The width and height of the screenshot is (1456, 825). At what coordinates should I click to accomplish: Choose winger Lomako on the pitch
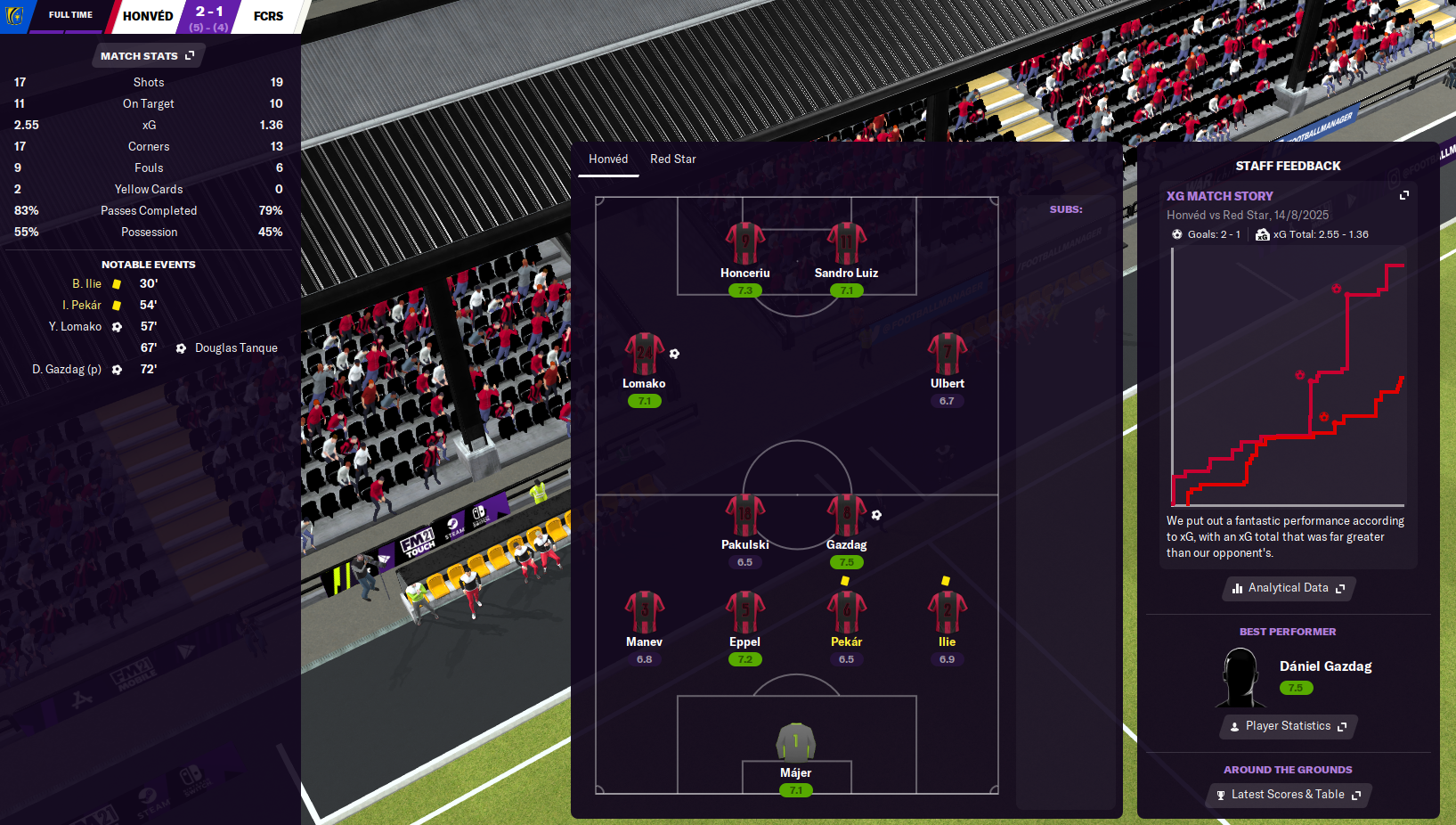click(644, 355)
